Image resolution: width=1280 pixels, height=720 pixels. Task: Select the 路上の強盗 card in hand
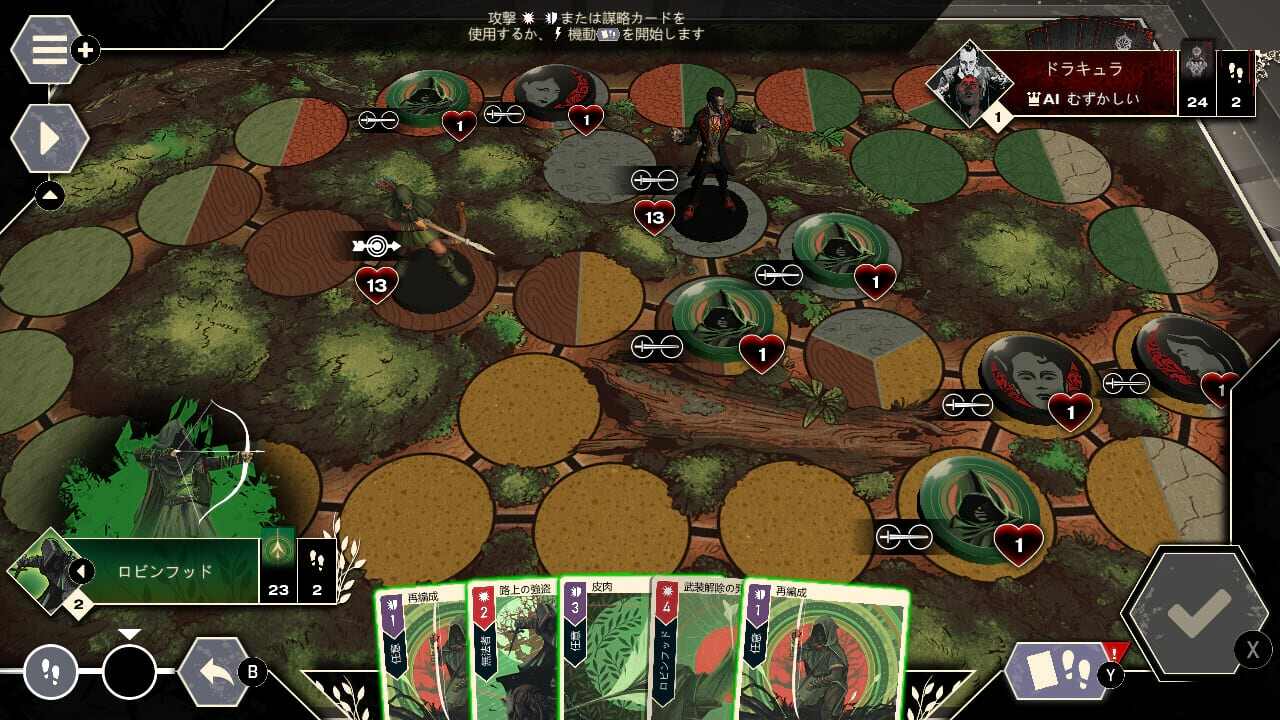click(514, 650)
